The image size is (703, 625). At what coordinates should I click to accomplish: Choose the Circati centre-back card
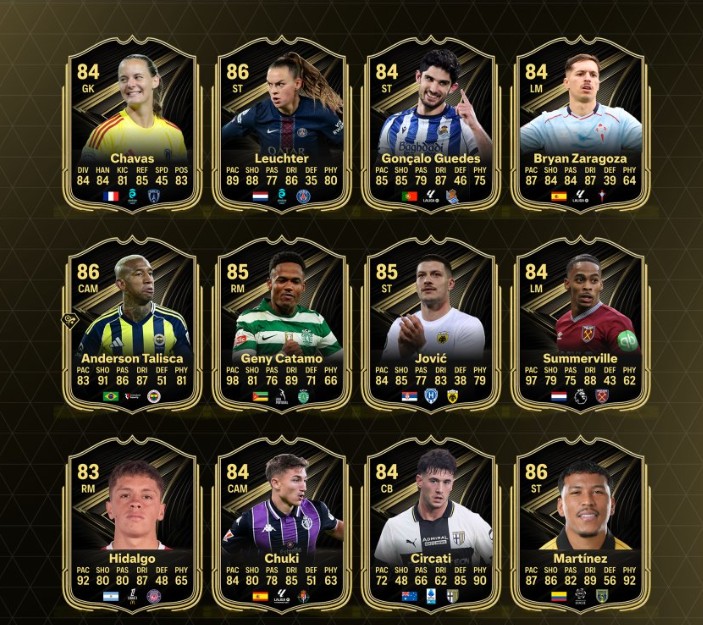[x=432, y=522]
